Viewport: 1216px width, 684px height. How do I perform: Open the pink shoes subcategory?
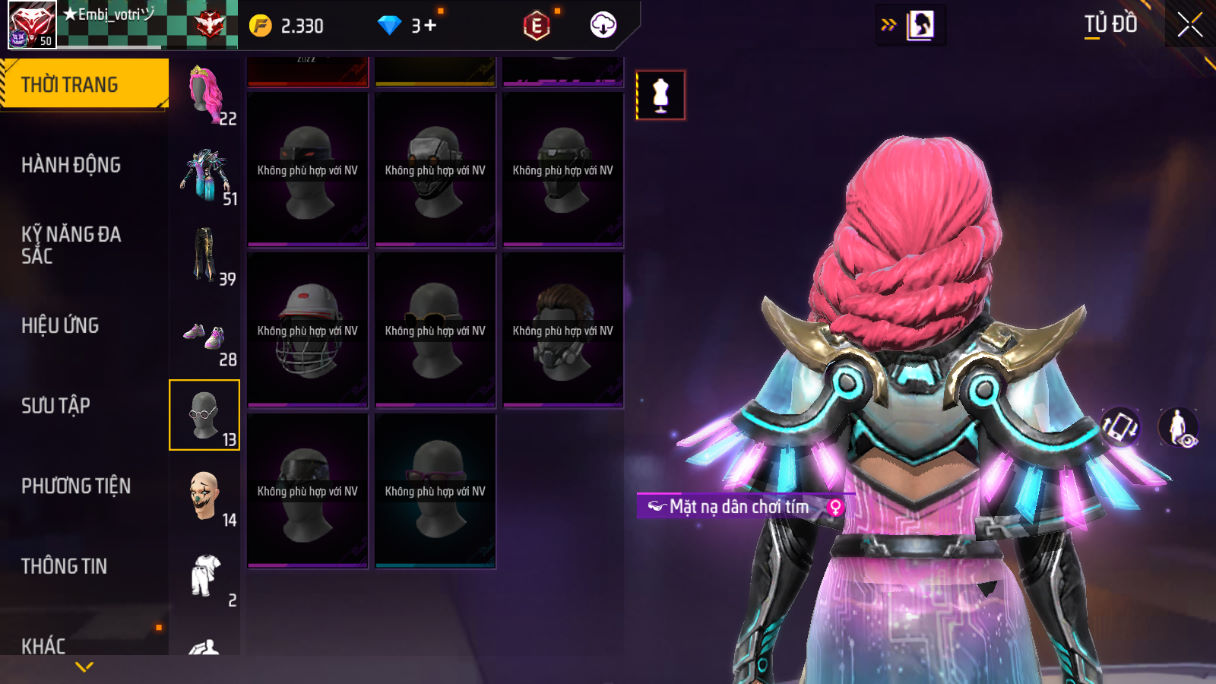(205, 336)
